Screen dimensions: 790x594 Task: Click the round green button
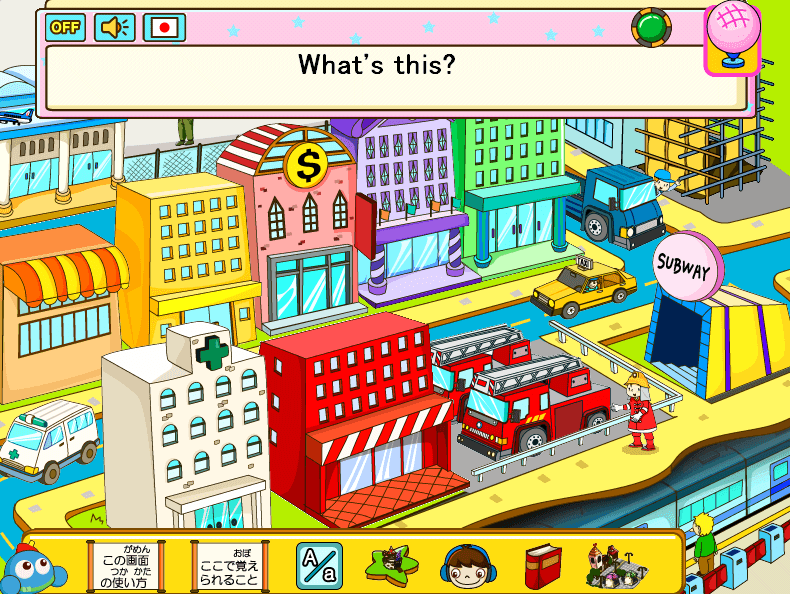(651, 27)
